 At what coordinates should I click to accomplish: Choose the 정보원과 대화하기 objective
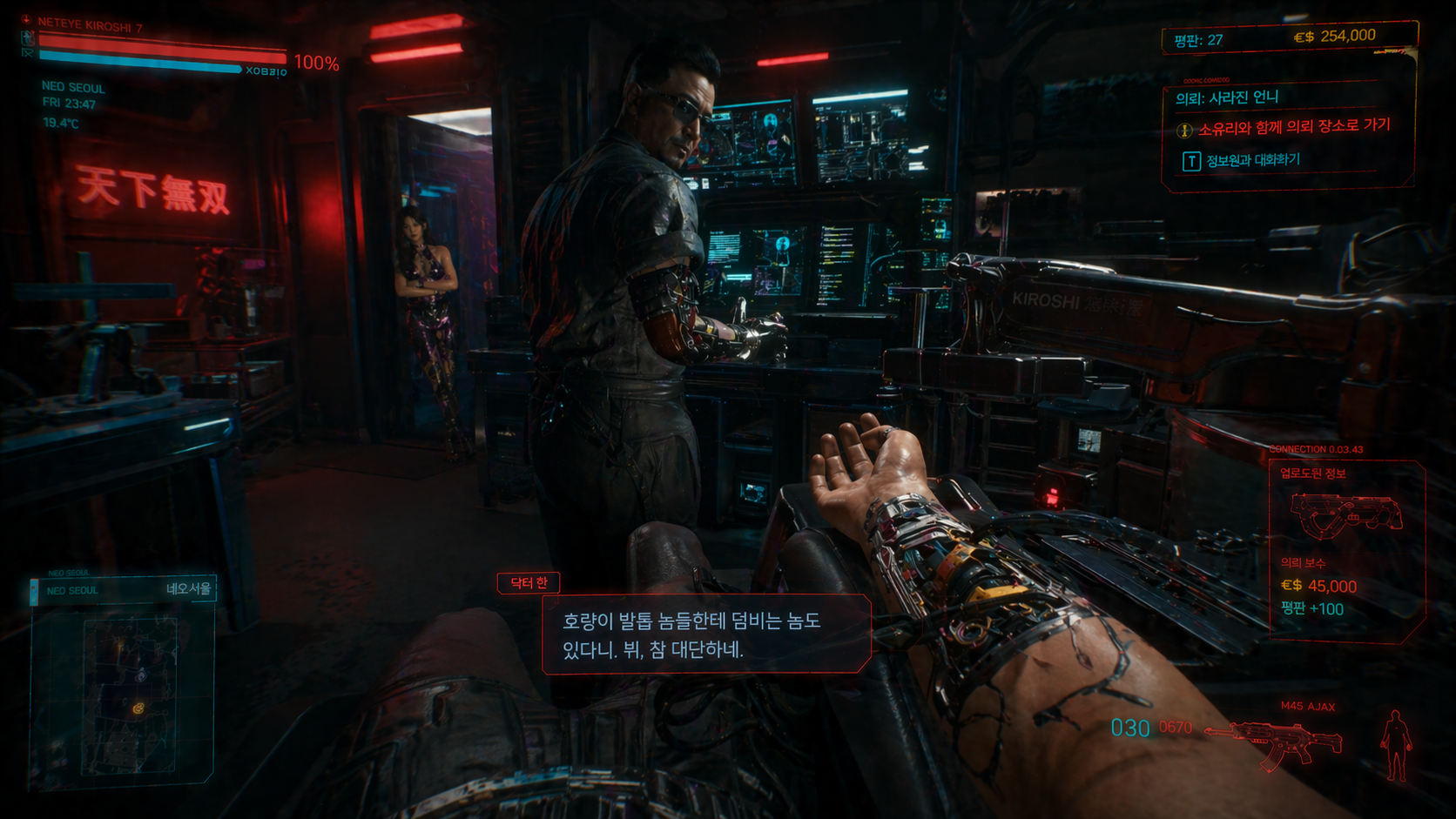1252,160
